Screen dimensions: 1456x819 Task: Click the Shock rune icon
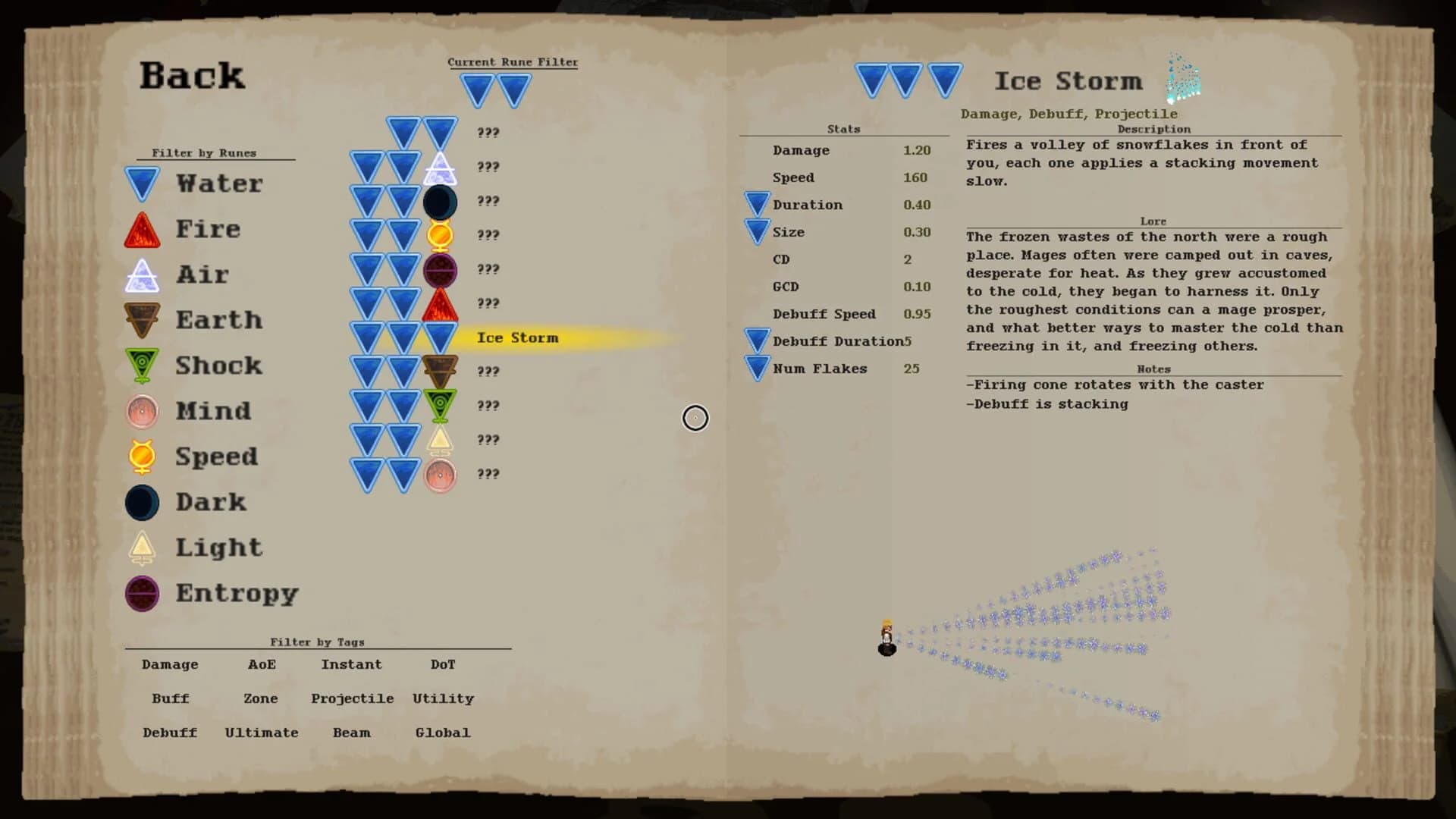pyautogui.click(x=143, y=366)
